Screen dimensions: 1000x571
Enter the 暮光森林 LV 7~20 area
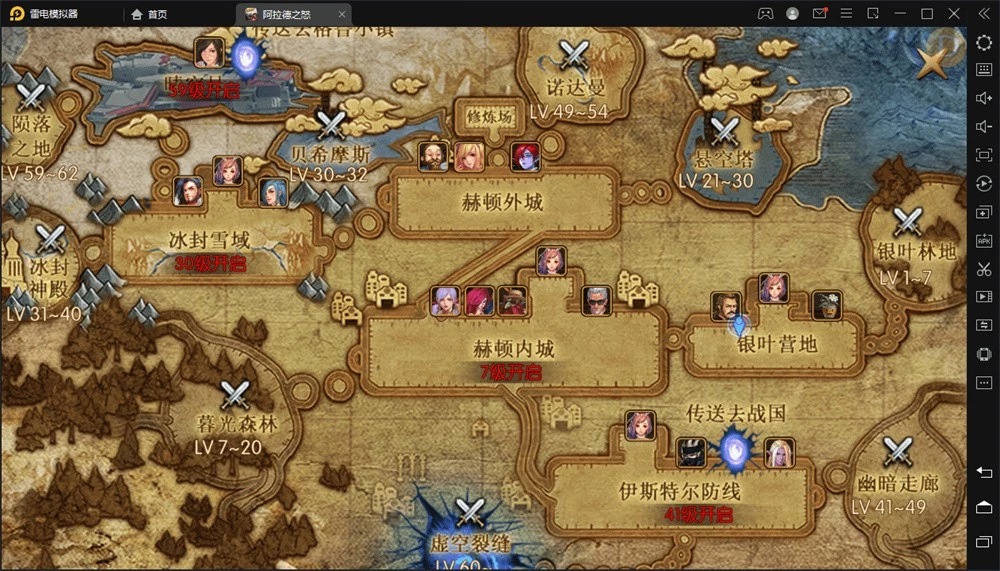(236, 396)
